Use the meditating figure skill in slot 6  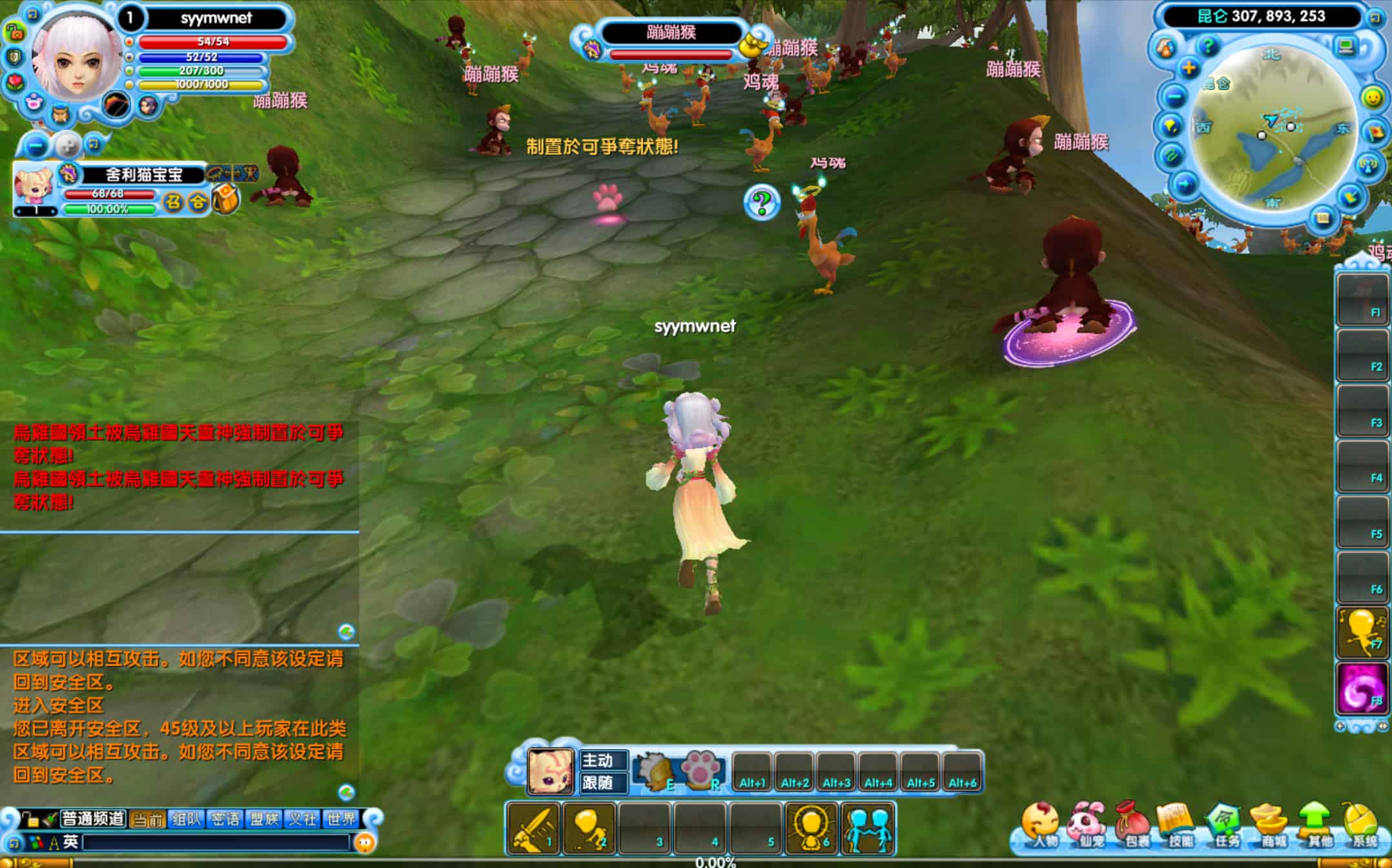click(811, 828)
